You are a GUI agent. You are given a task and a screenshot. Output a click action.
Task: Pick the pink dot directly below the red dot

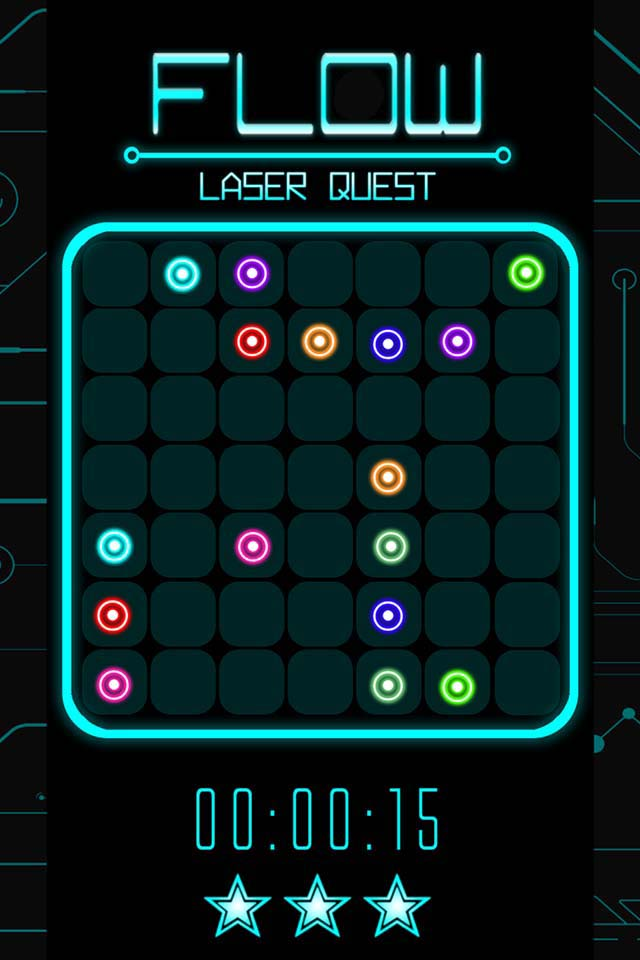(x=113, y=685)
